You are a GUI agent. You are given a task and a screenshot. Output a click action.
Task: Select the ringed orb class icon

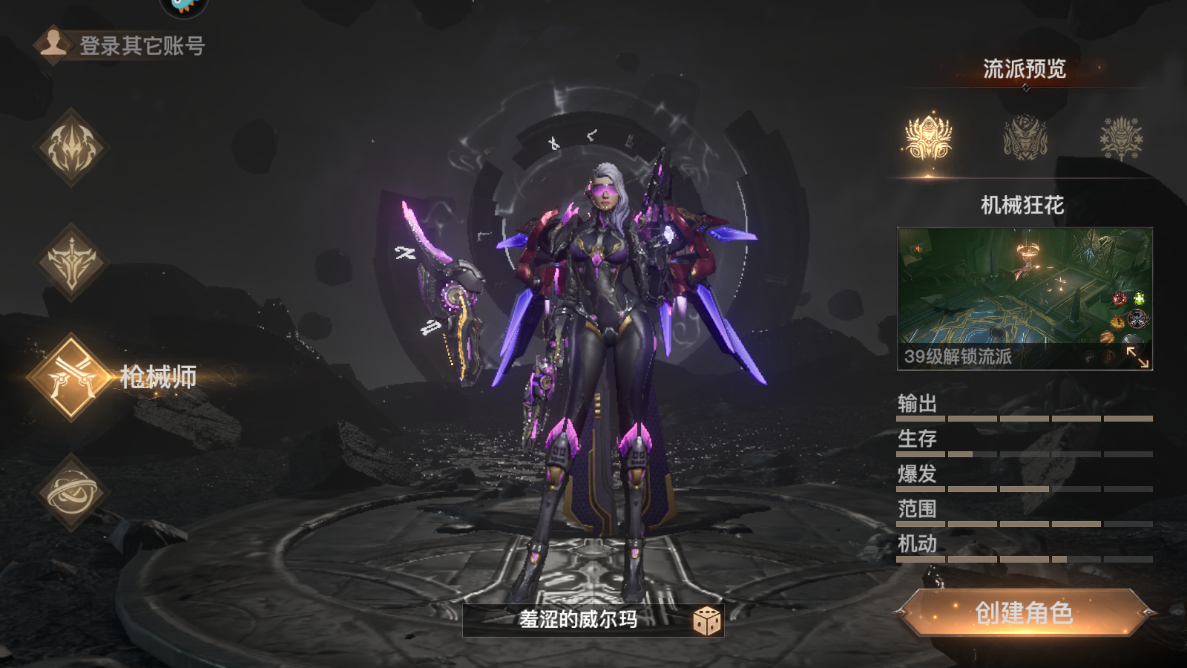pos(70,491)
